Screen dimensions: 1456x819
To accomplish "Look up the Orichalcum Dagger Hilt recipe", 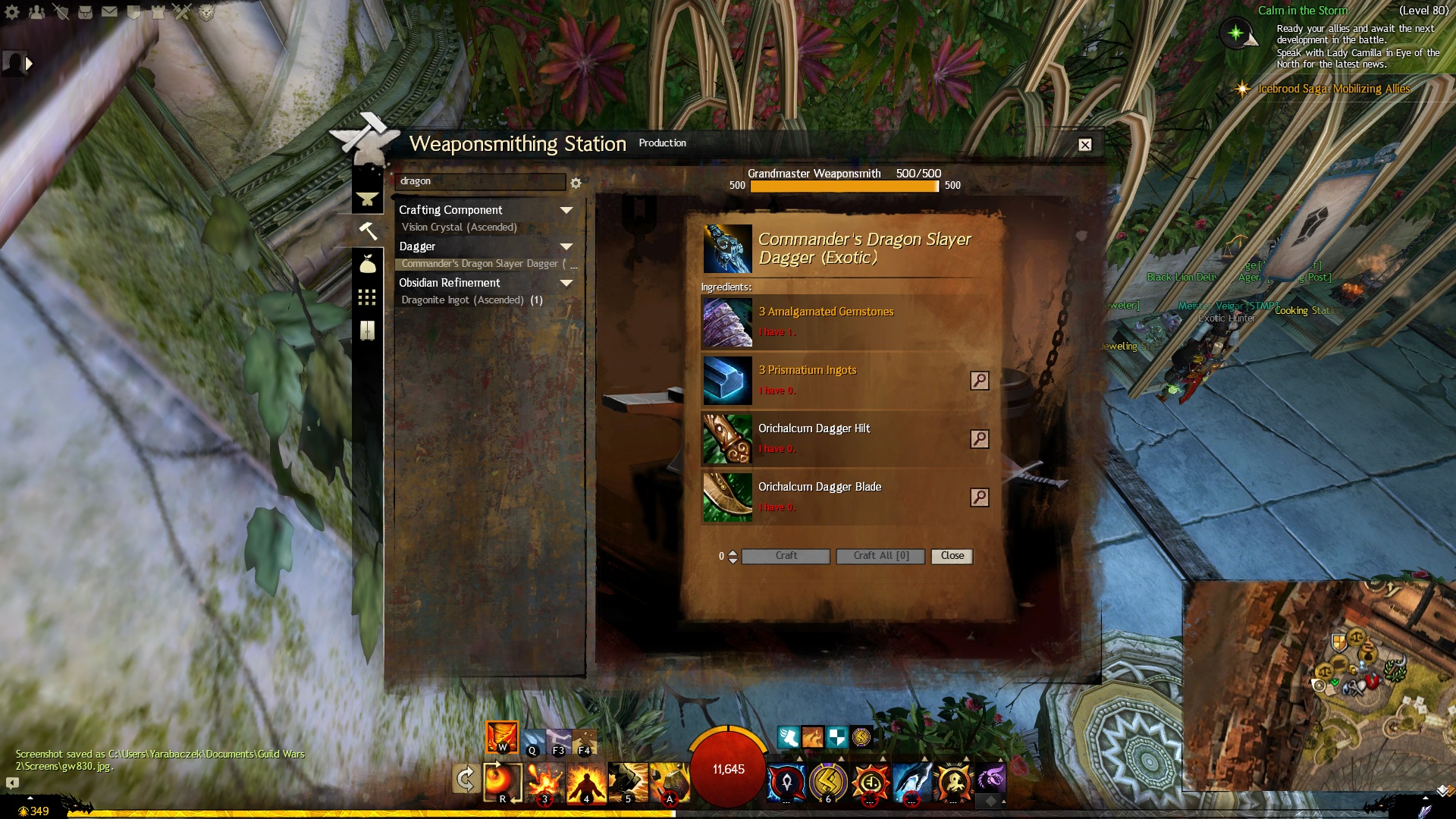I will coord(980,439).
